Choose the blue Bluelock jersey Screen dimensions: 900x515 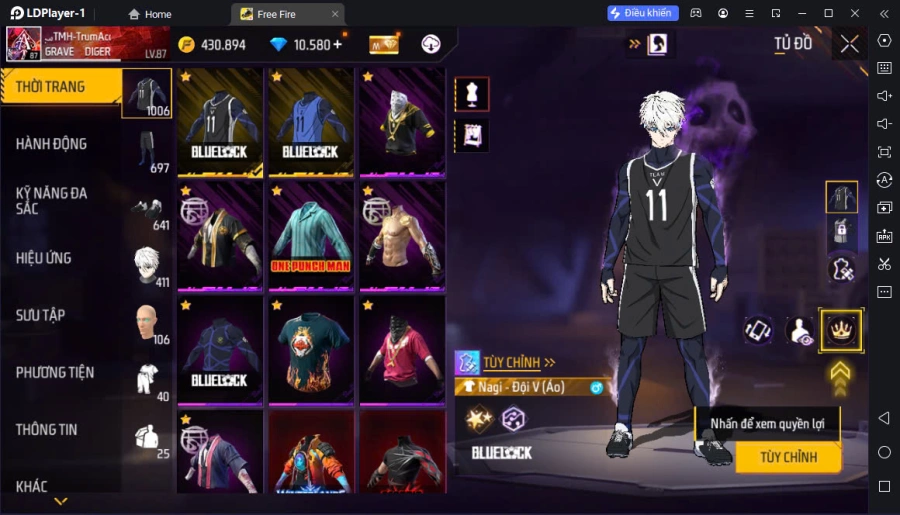[310, 122]
